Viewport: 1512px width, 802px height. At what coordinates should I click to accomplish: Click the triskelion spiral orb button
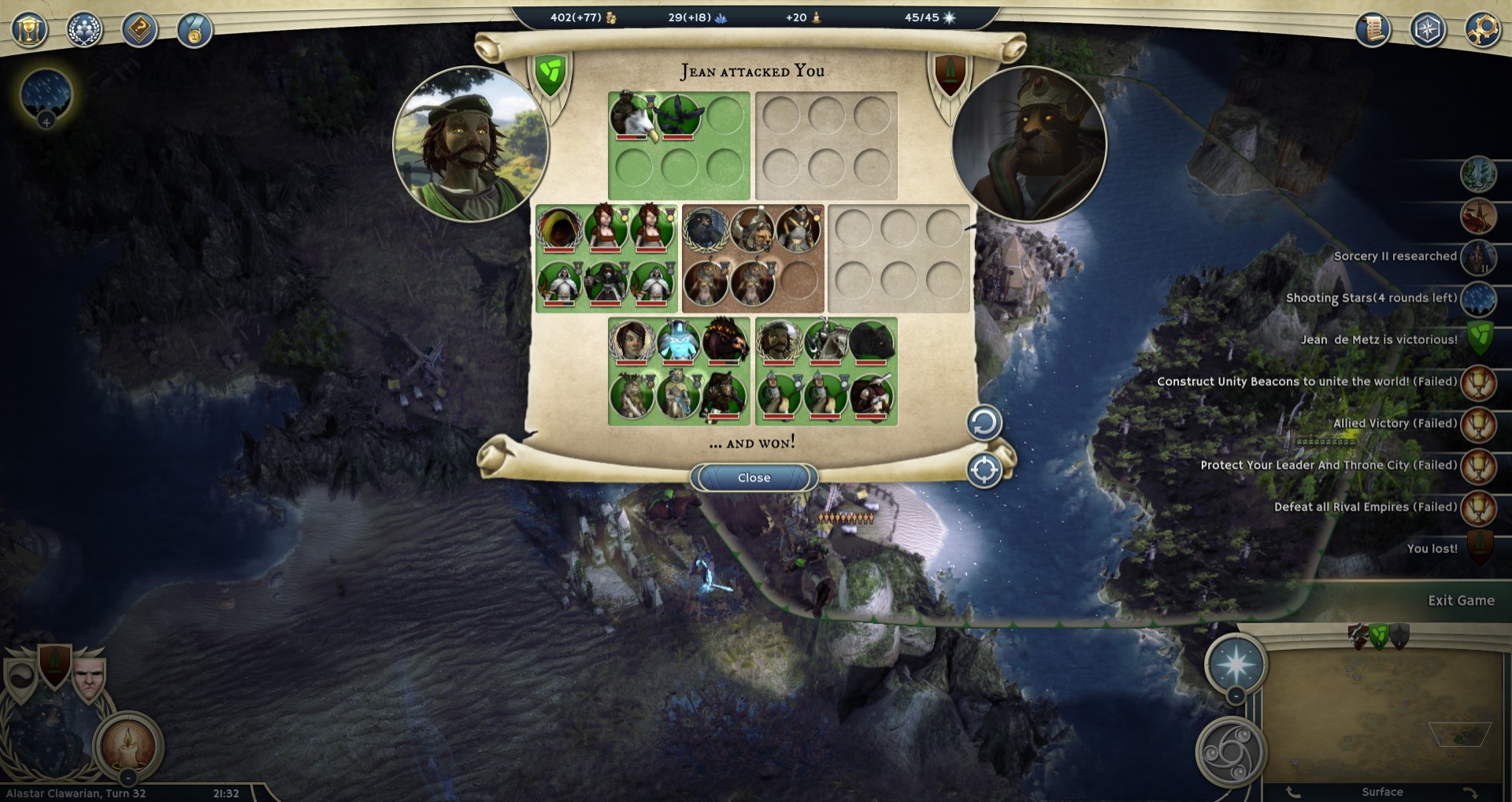point(1230,752)
